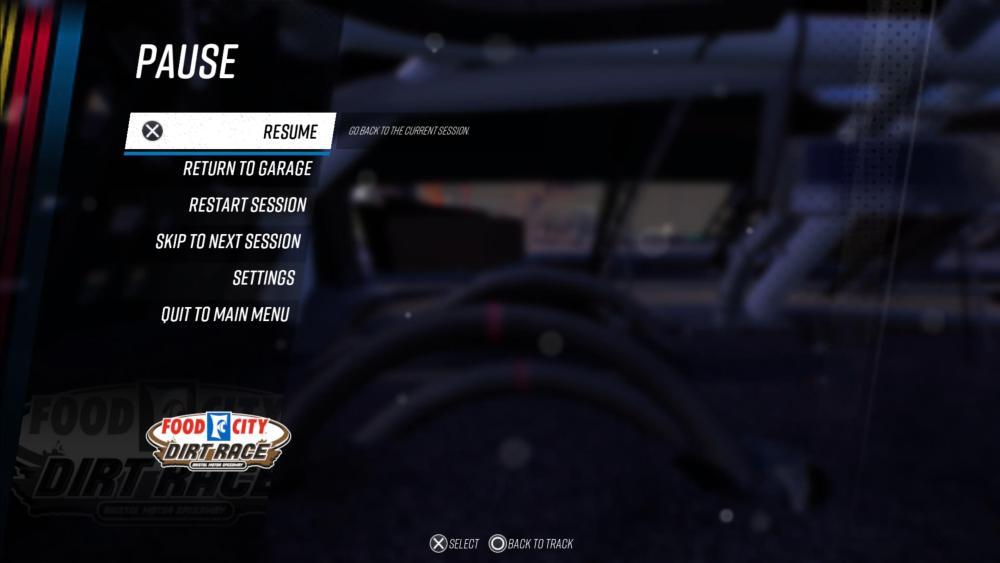
Task: Click Restart Session option
Action: click(x=247, y=205)
